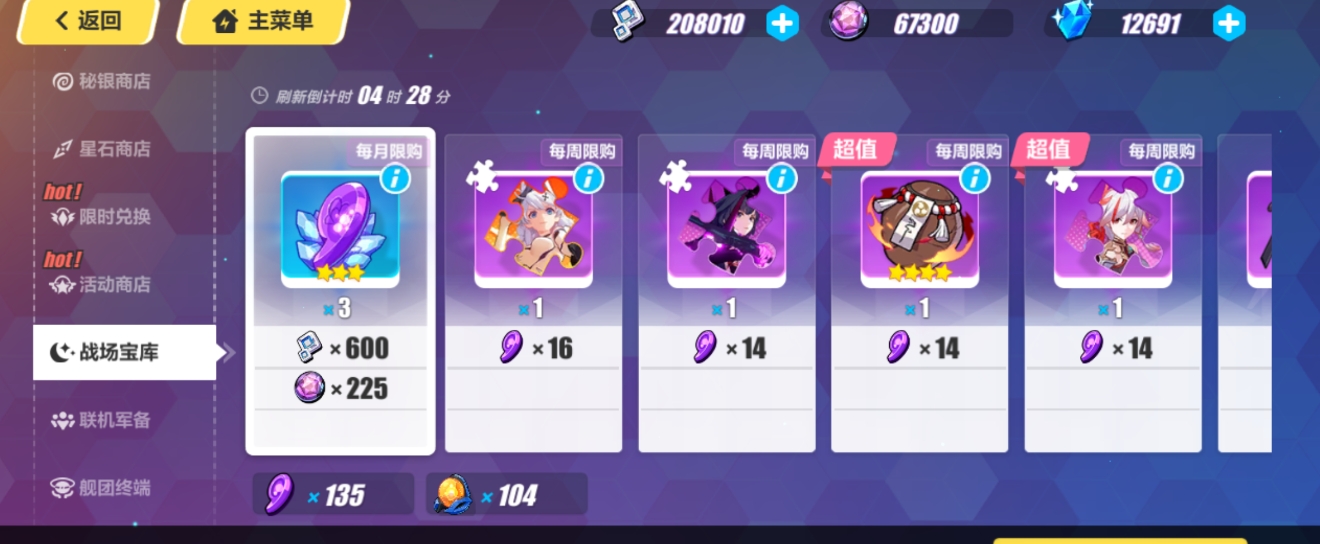
Task: Switch to the 秘银商店 shop tab
Action: point(114,81)
